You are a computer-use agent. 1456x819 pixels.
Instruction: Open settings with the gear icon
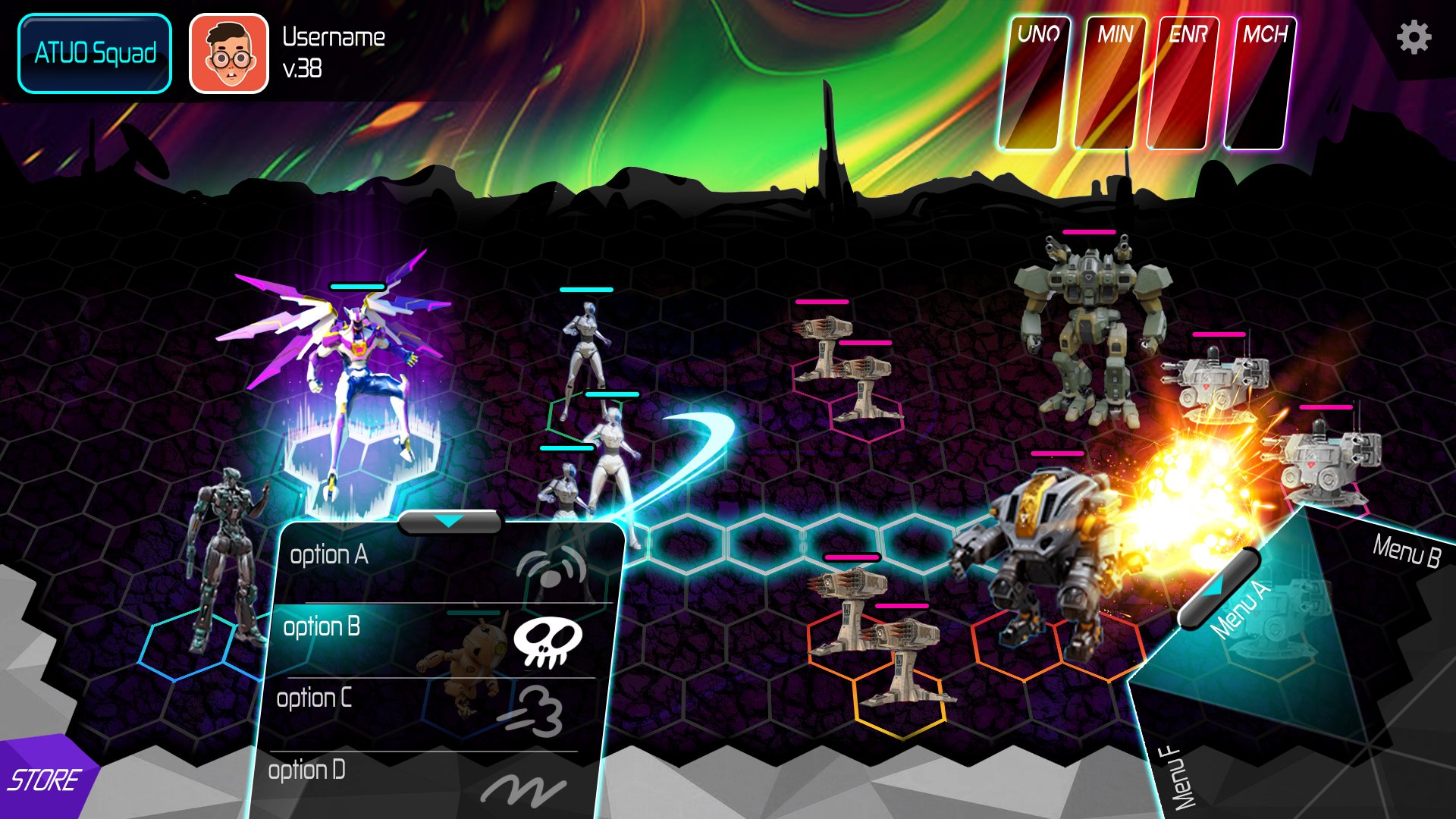click(x=1414, y=37)
